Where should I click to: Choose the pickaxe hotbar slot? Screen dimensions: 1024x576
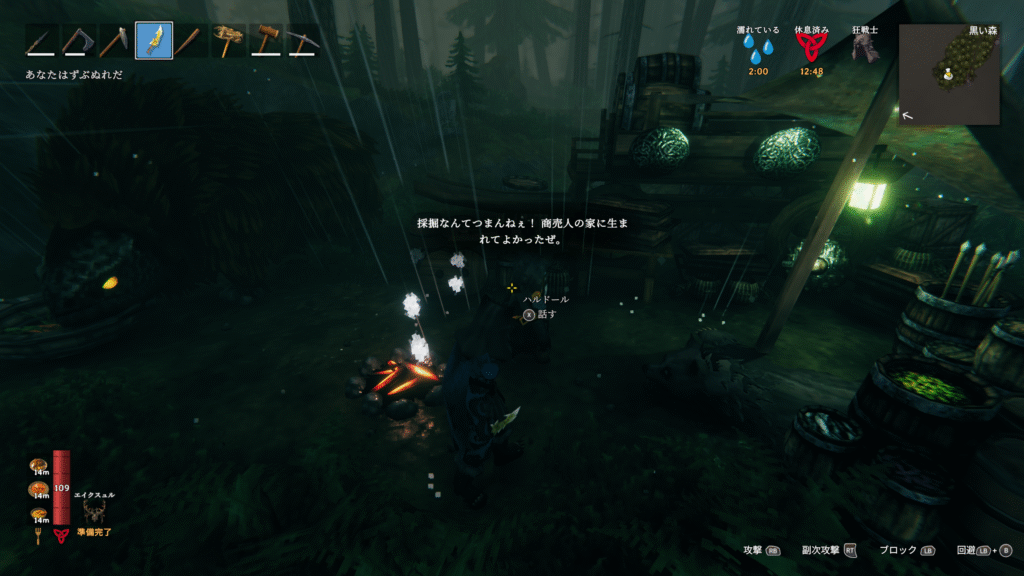(303, 41)
